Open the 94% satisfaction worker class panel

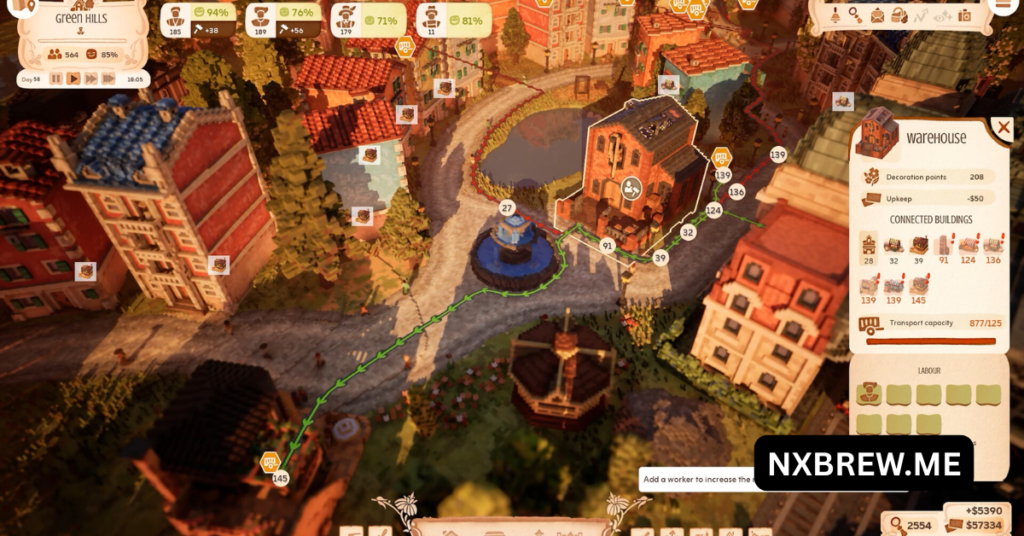176,17
